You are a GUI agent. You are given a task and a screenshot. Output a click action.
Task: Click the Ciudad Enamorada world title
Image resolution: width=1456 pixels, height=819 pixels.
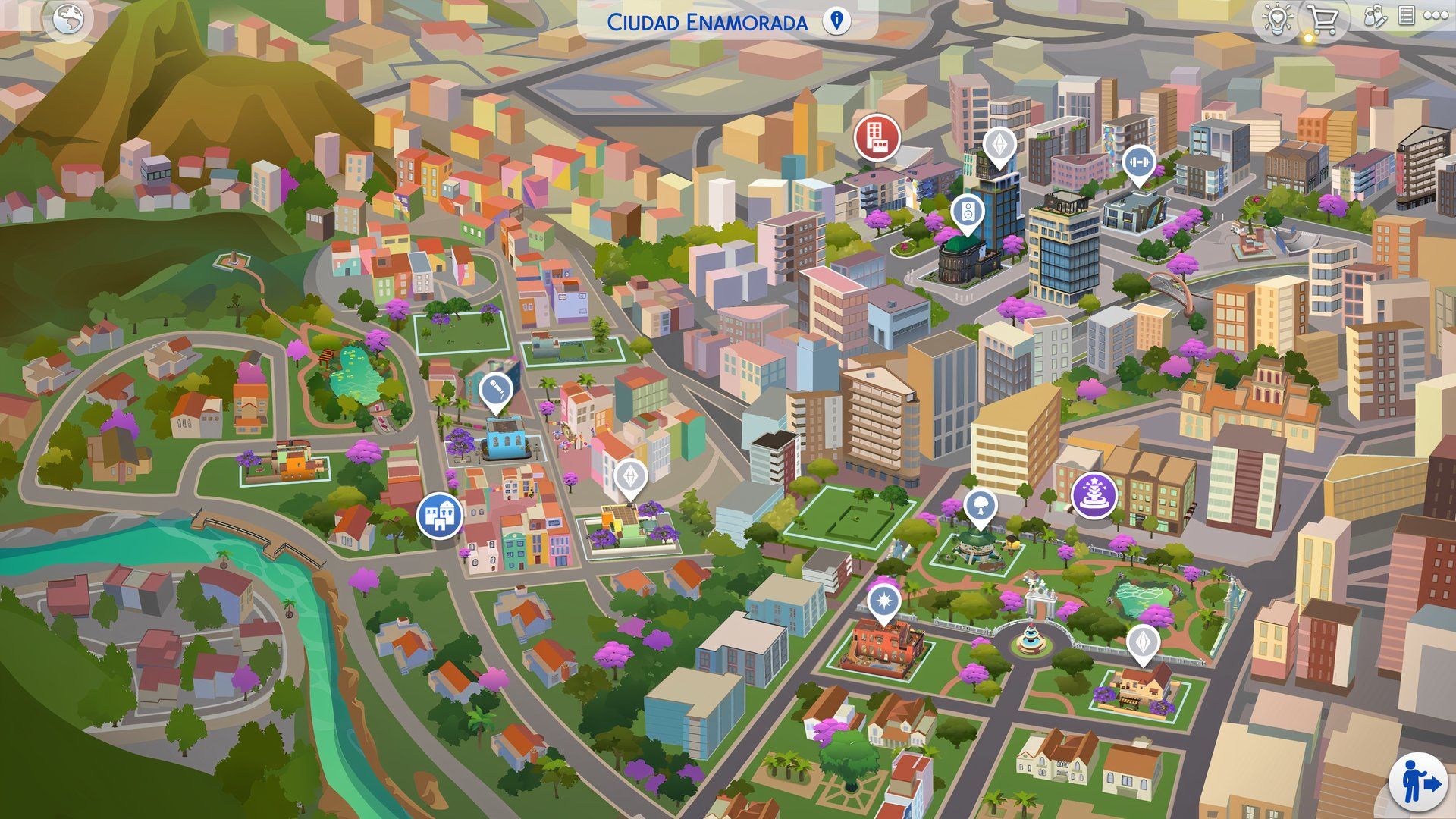(709, 23)
